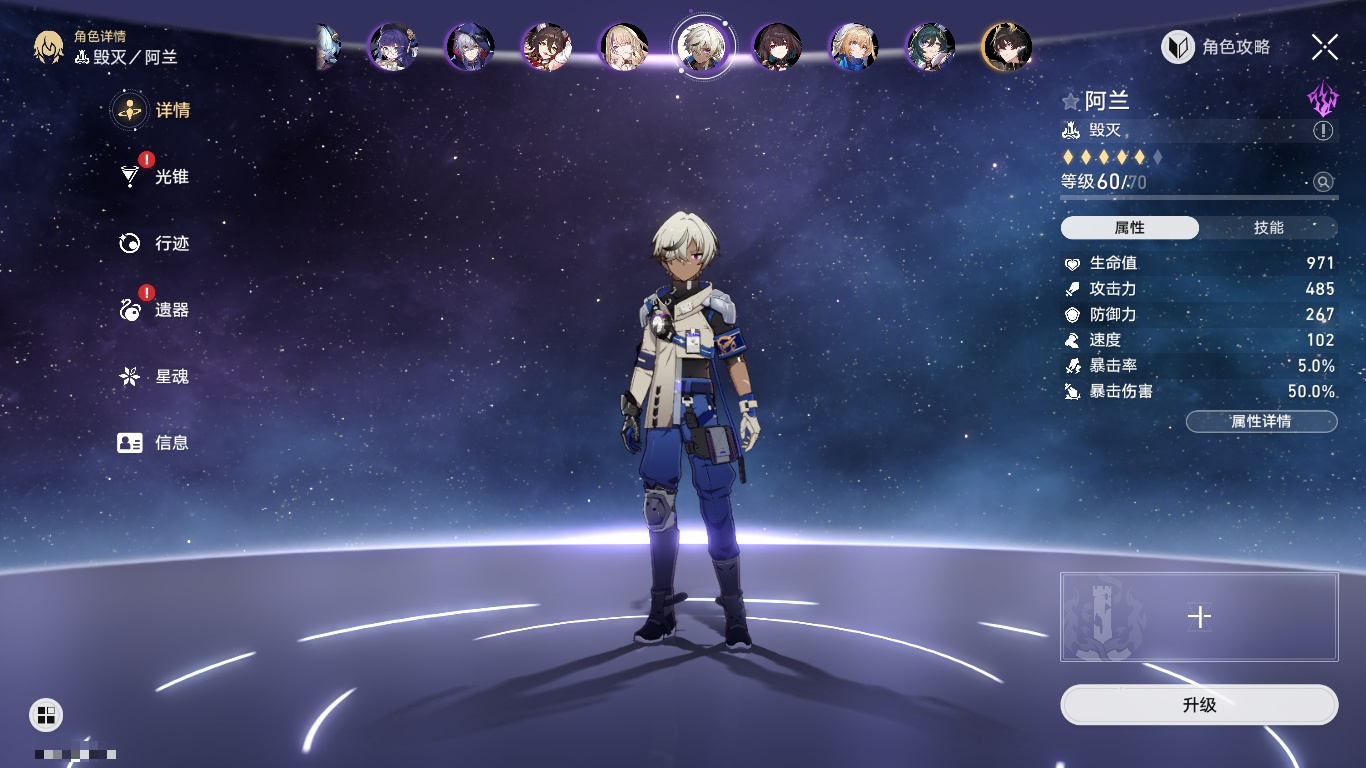Show 属性详情 attribute details

pyautogui.click(x=1261, y=422)
